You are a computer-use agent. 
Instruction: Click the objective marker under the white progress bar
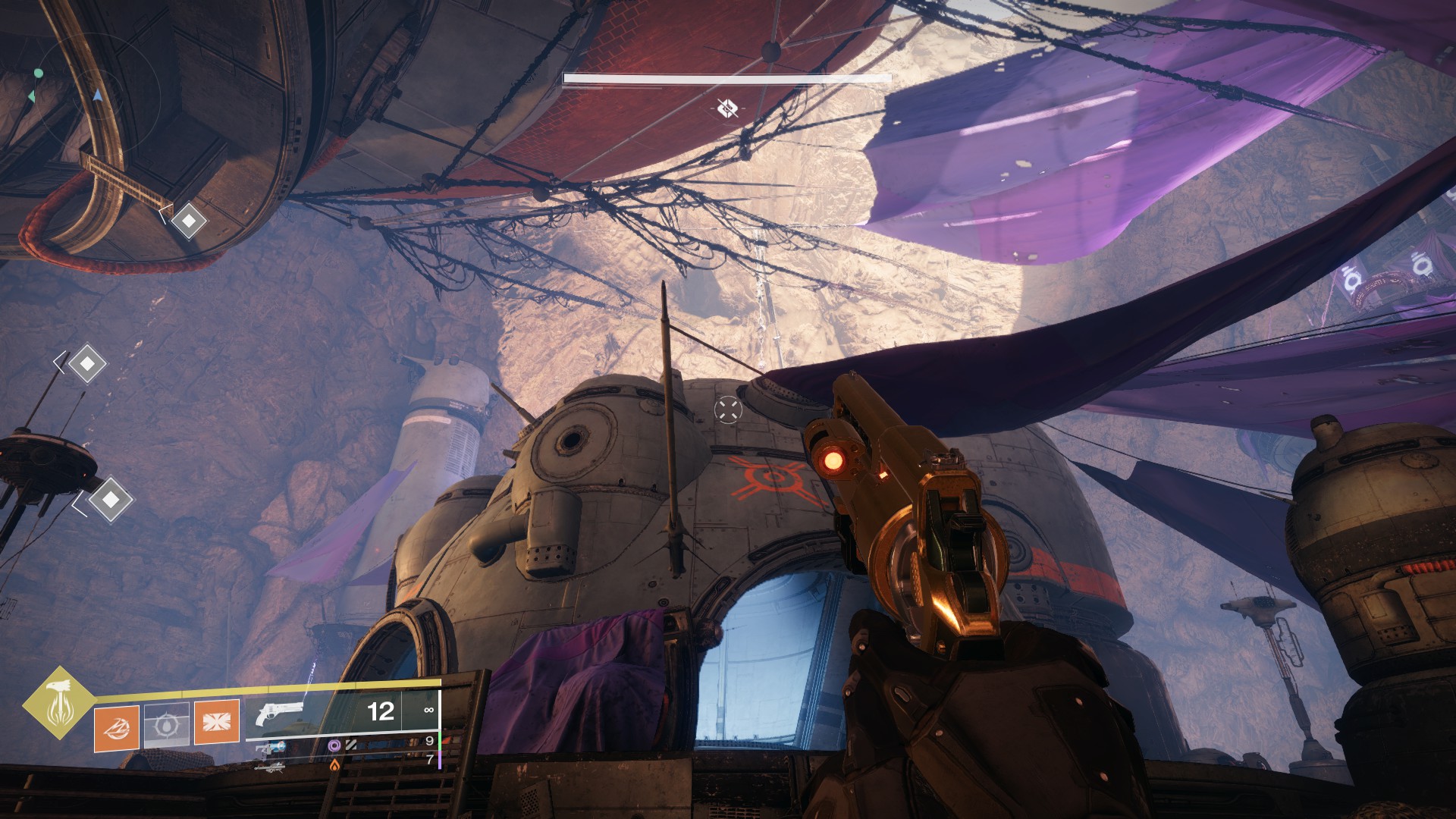[727, 108]
